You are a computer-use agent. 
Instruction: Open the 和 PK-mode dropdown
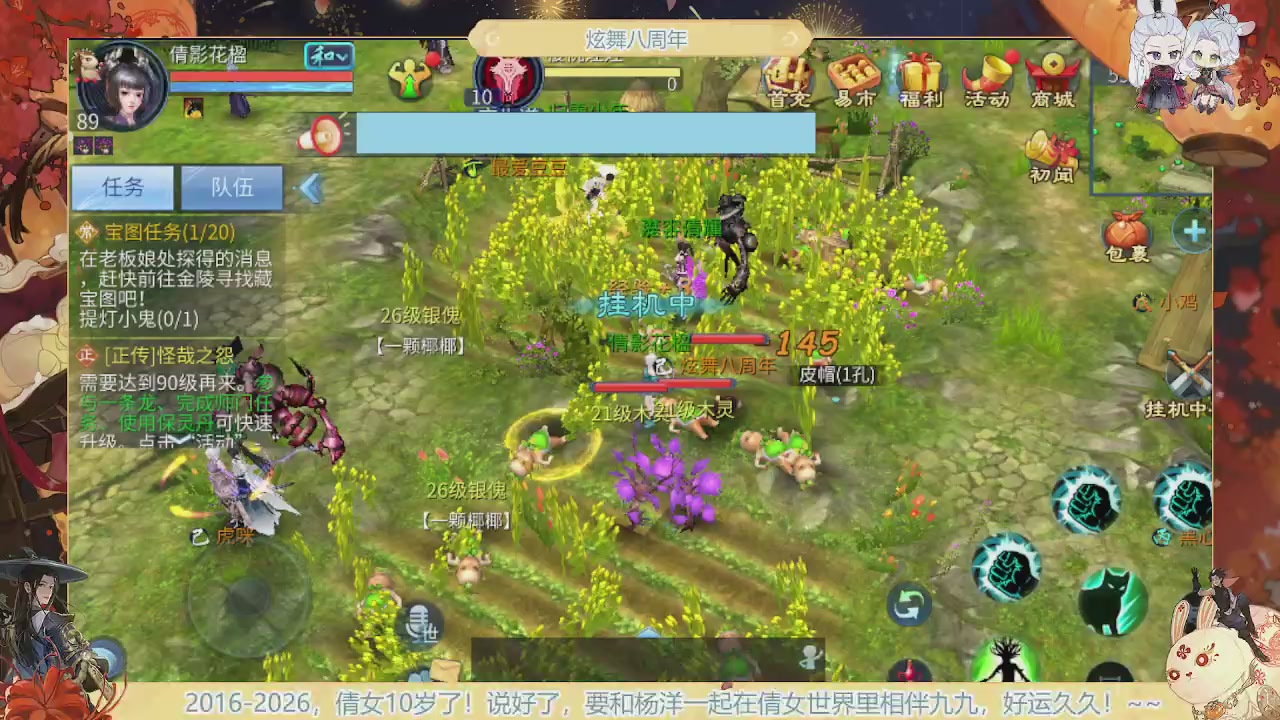click(328, 57)
